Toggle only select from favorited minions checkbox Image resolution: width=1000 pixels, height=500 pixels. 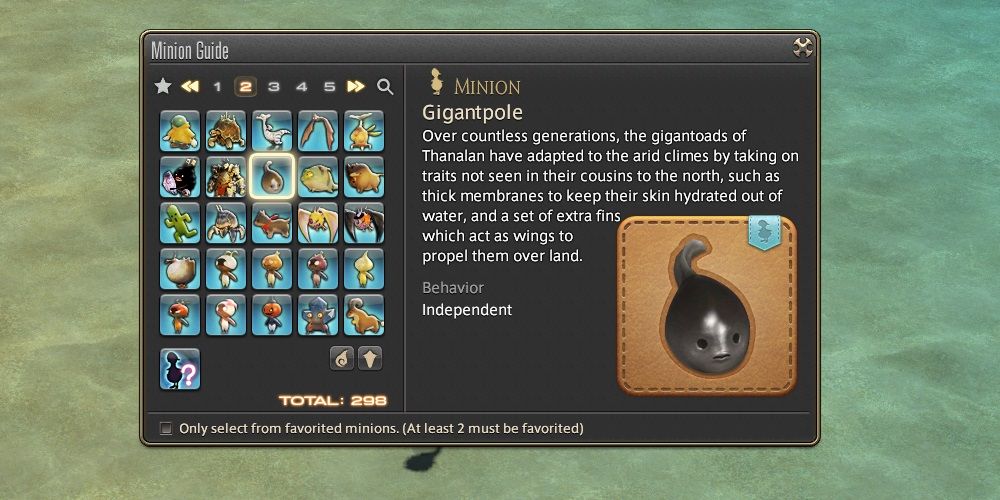[166, 429]
